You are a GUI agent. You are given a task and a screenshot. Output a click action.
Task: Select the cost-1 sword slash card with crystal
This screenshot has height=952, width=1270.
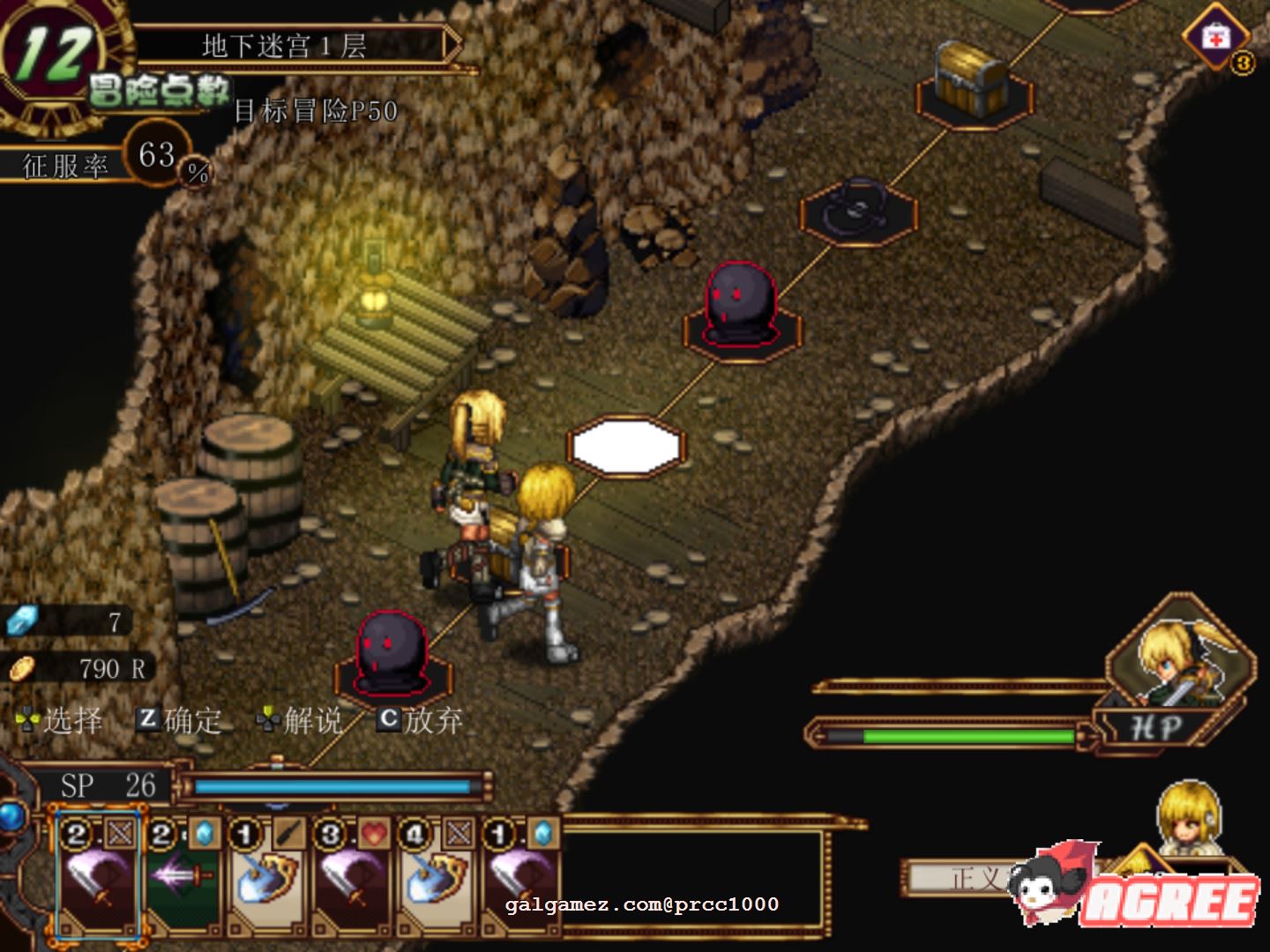[x=520, y=875]
